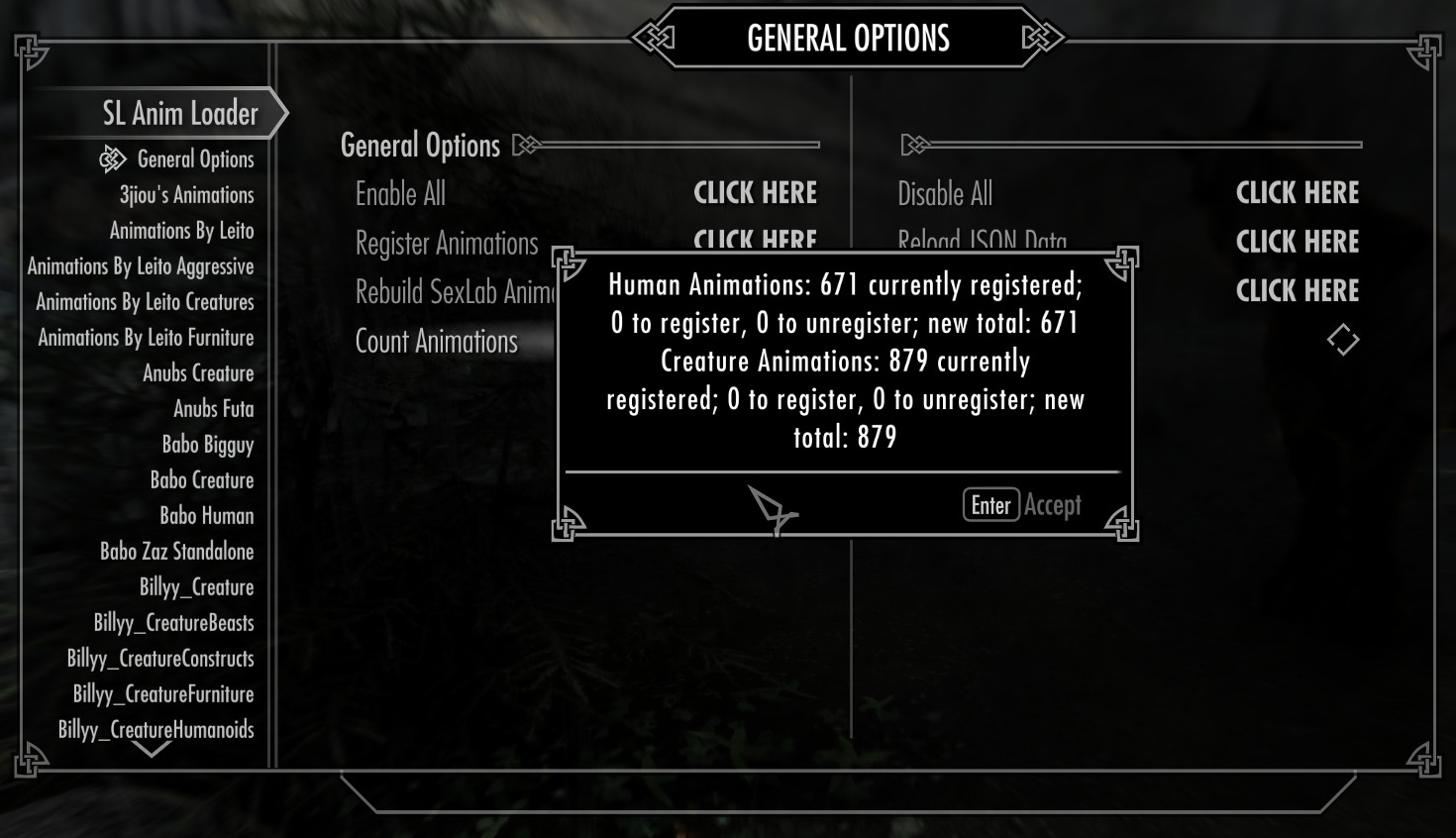Choose the Babo Creature entry
The height and width of the screenshot is (838, 1456).
202,480
